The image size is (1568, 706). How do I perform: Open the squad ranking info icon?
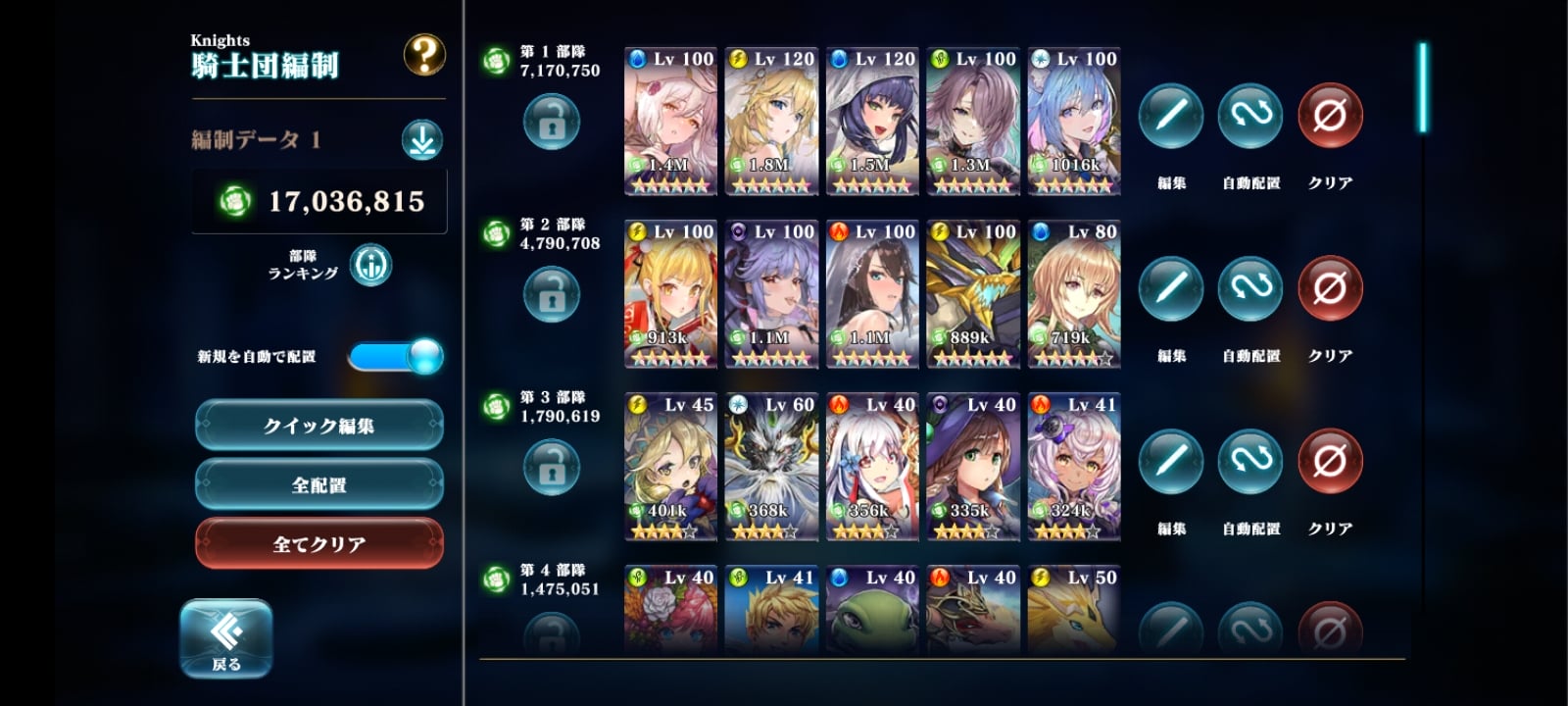point(371,265)
